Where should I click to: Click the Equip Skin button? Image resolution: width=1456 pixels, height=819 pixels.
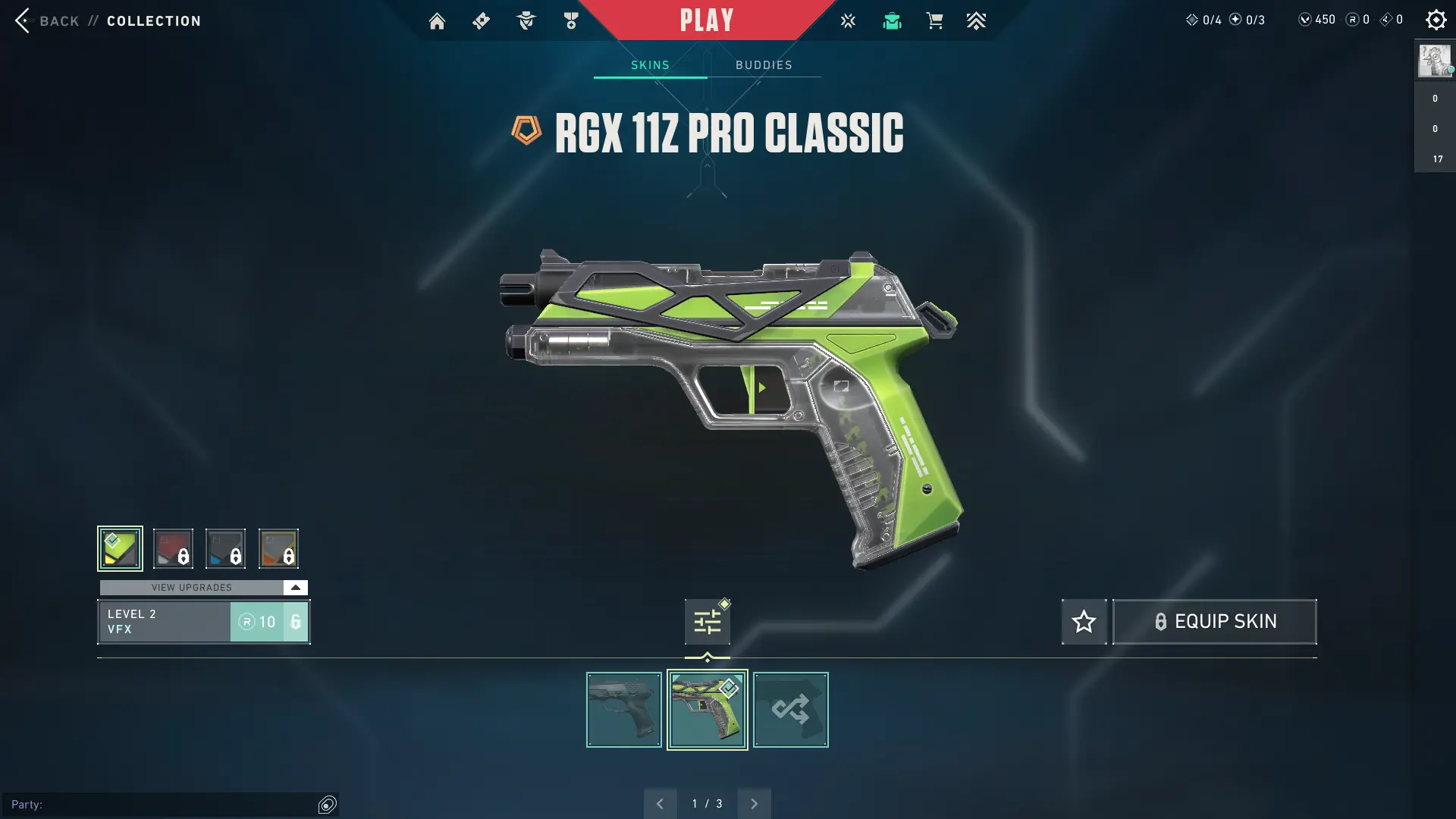pyautogui.click(x=1214, y=622)
